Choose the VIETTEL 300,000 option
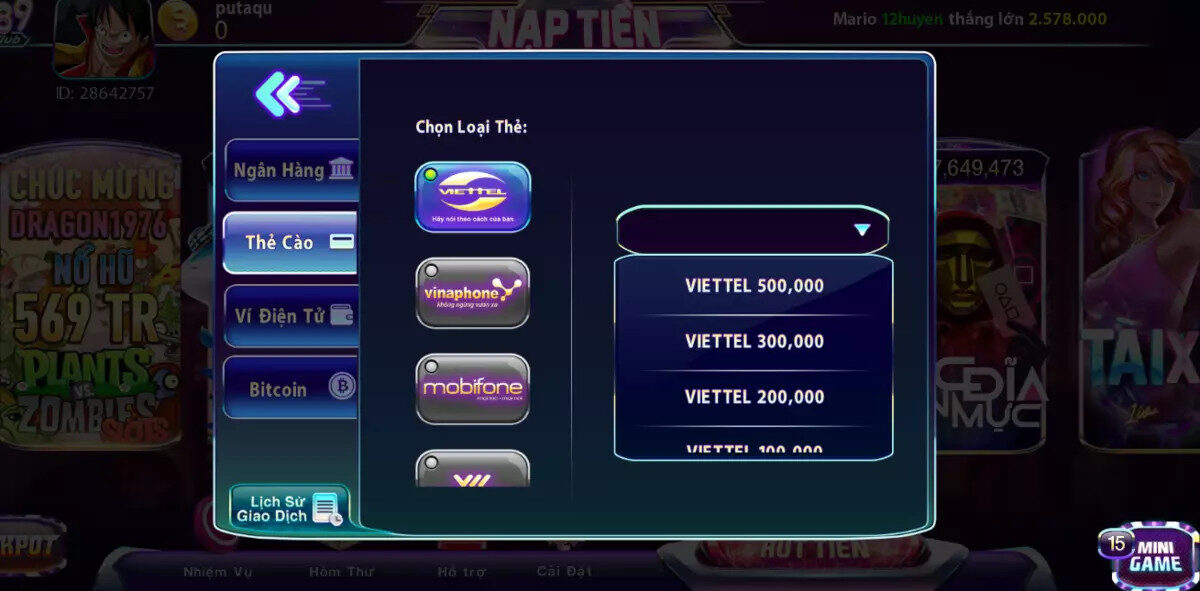 pos(754,341)
